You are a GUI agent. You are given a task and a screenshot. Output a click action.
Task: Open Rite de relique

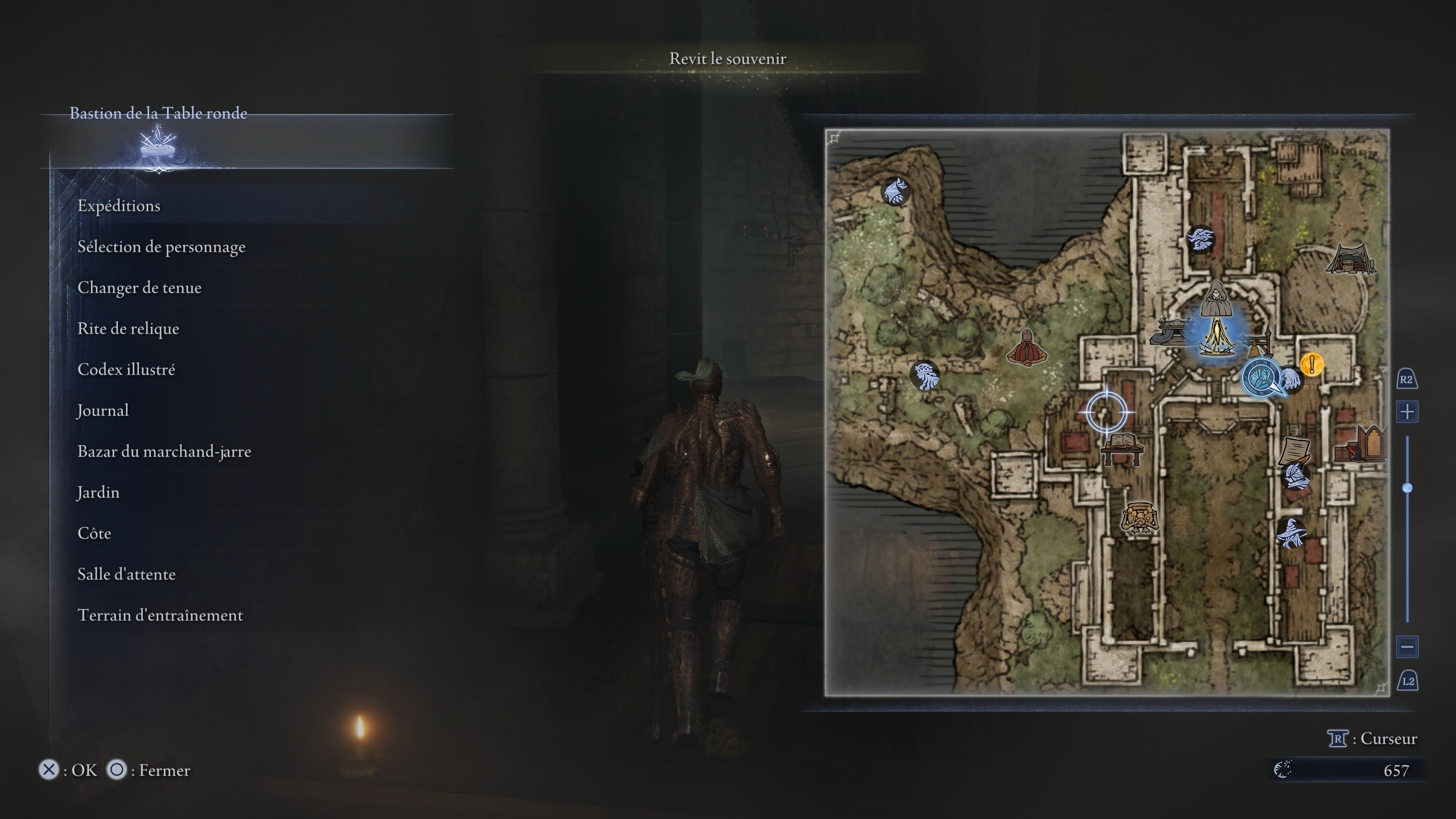click(128, 329)
